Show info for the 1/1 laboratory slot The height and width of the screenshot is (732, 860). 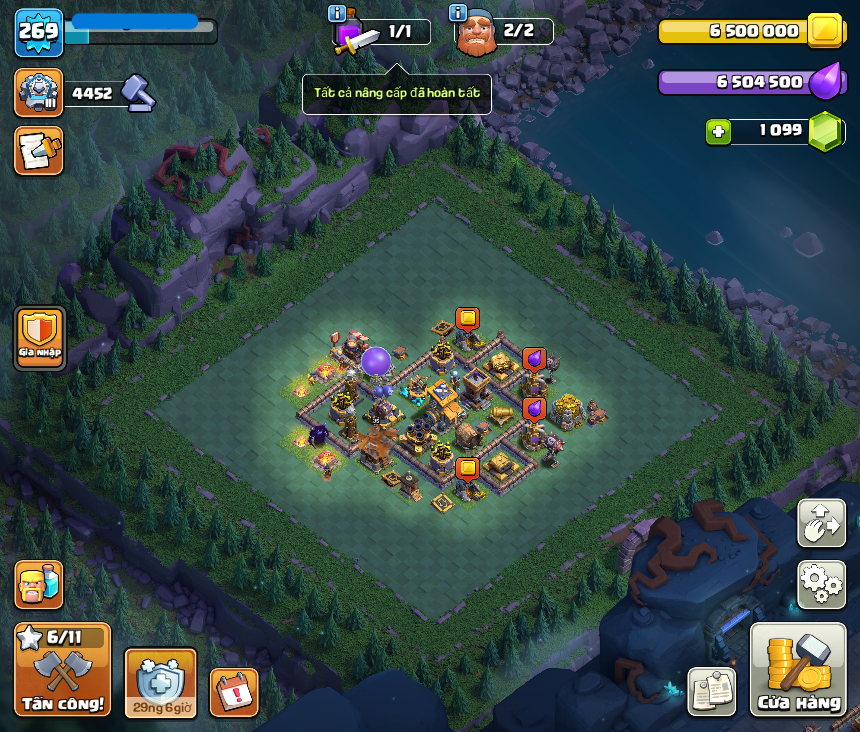pyautogui.click(x=338, y=14)
